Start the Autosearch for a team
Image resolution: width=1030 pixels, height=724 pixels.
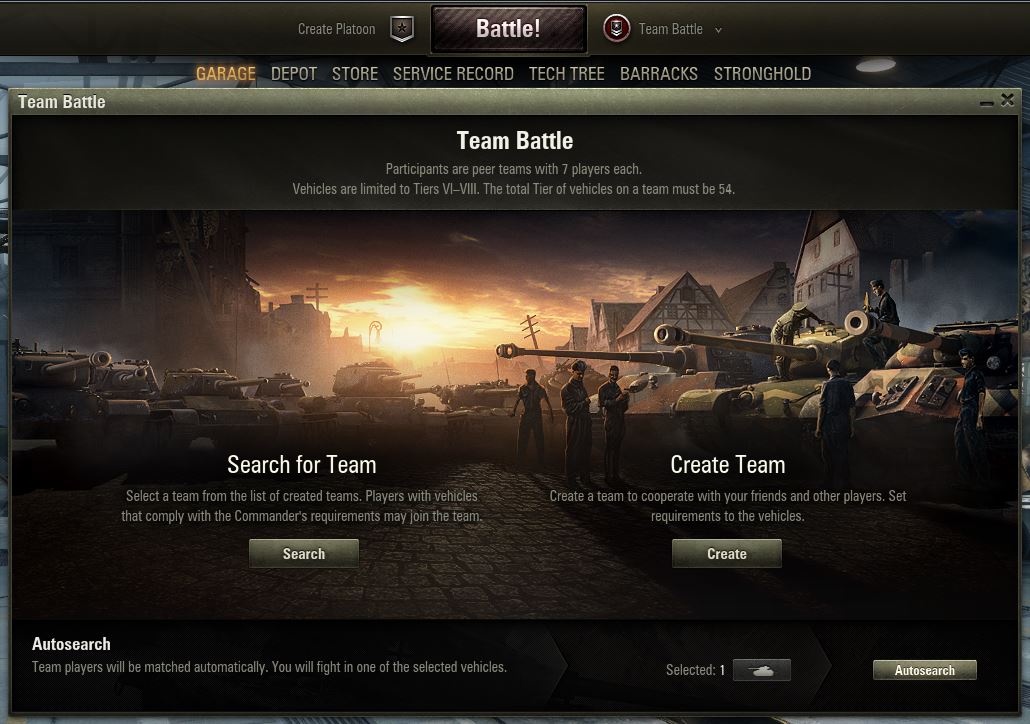924,670
